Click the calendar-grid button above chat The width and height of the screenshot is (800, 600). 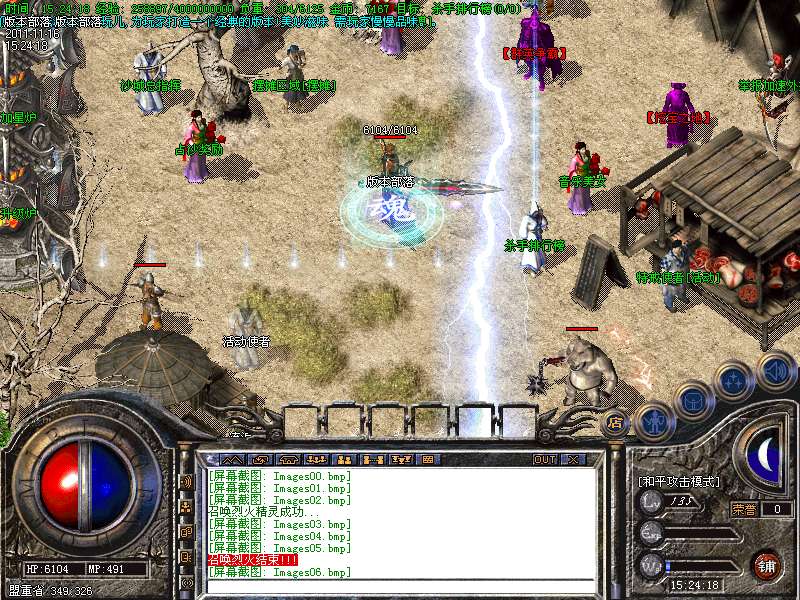tap(428, 459)
